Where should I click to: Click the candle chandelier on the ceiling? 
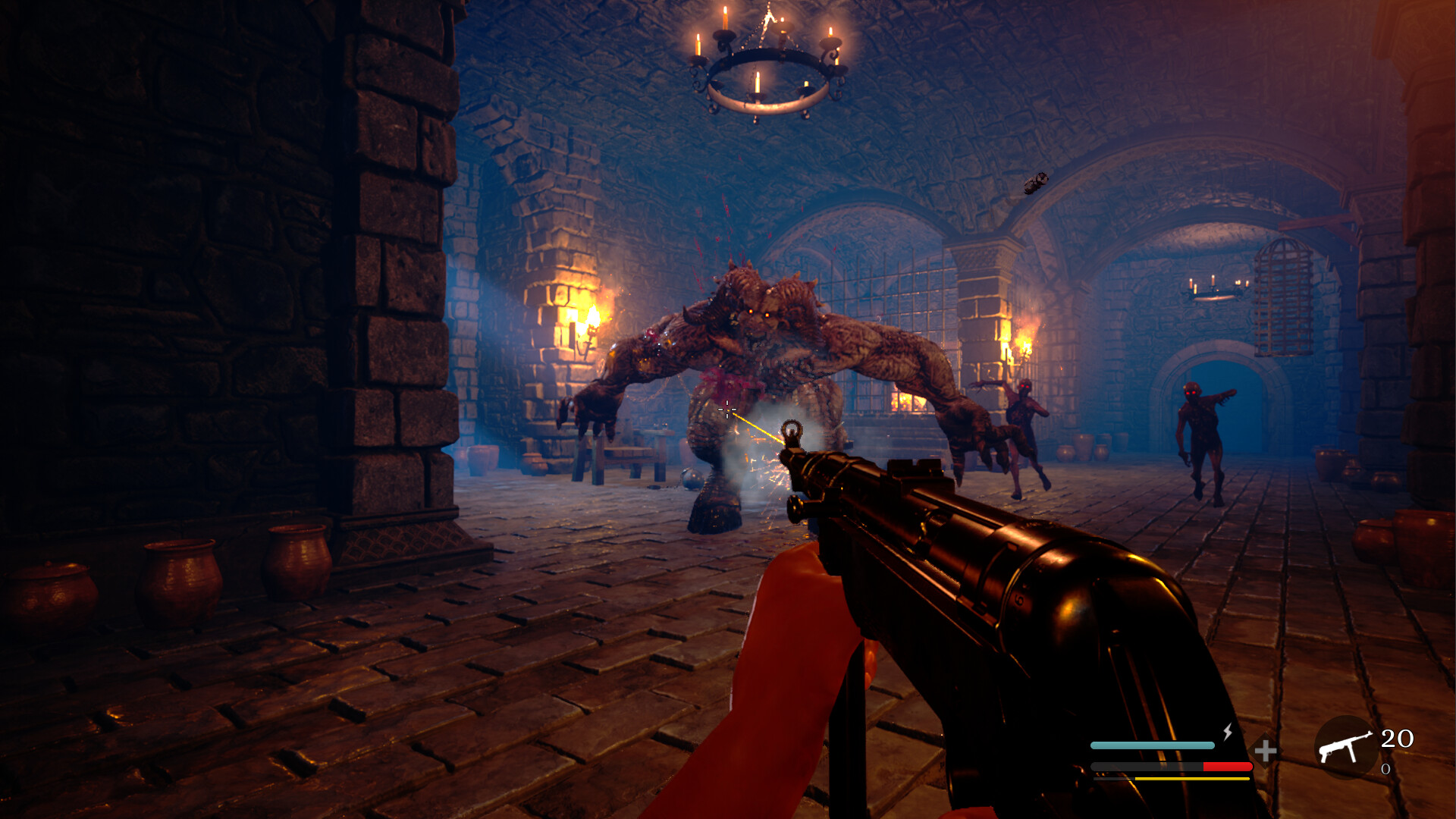(x=766, y=68)
